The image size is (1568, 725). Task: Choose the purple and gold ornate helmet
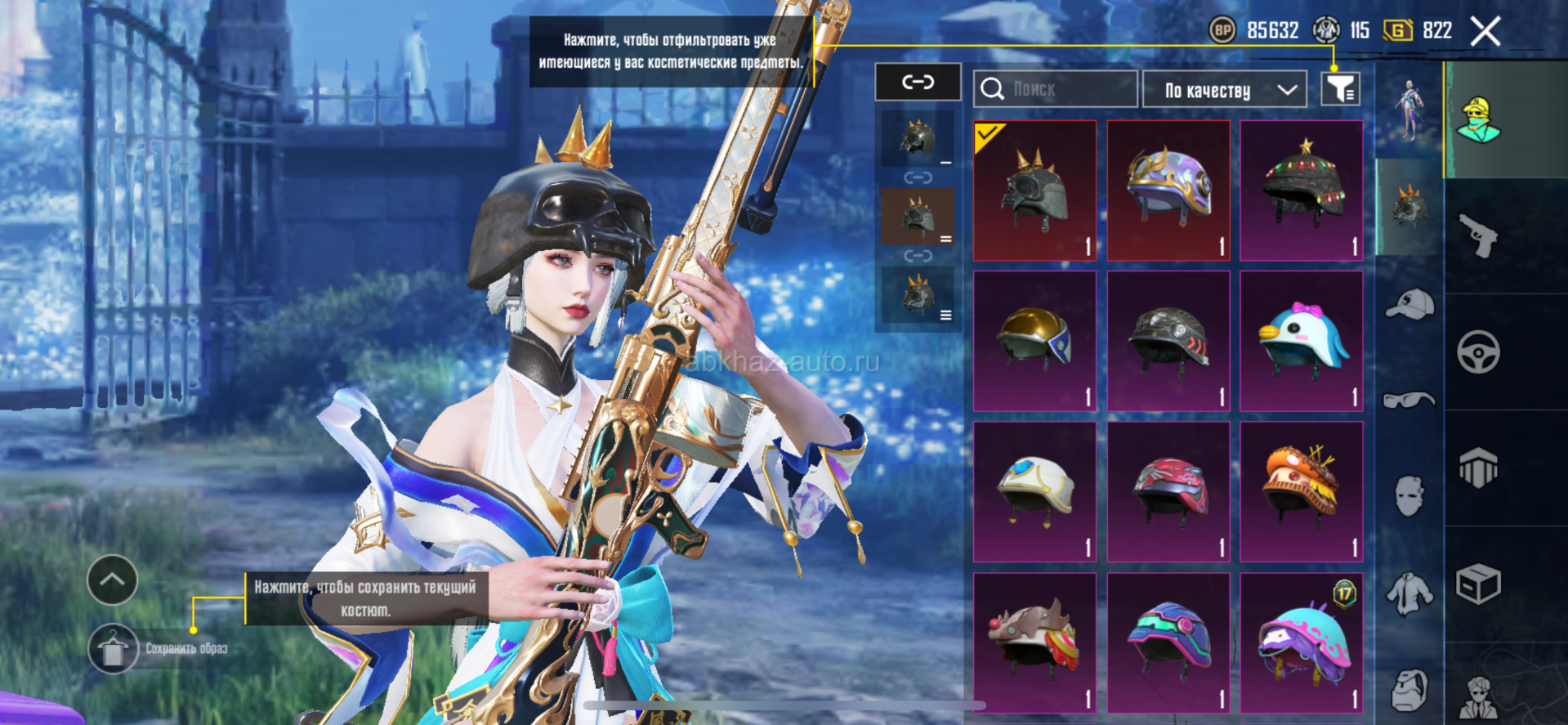pyautogui.click(x=1168, y=190)
